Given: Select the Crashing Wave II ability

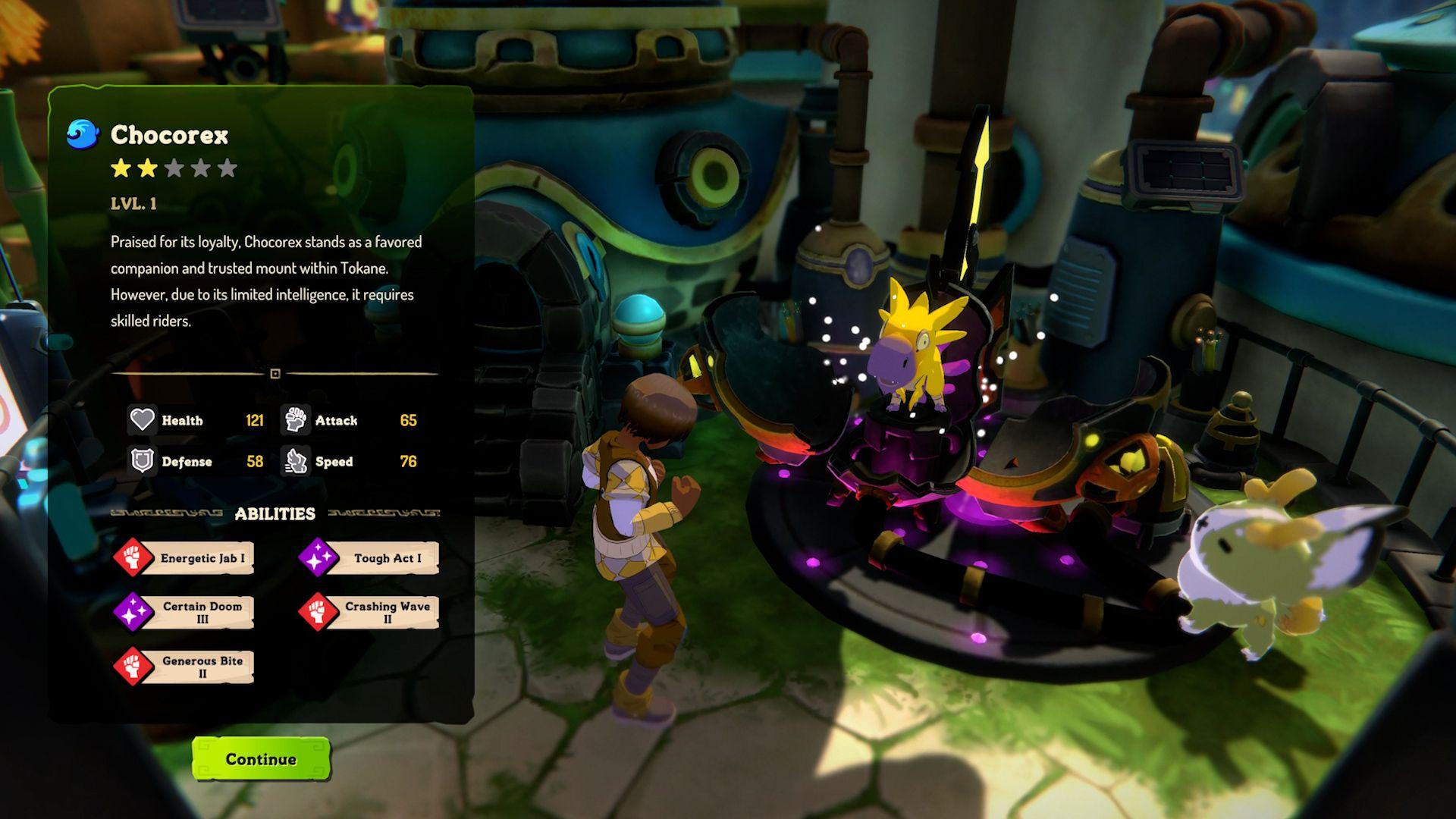Looking at the screenshot, I should pyautogui.click(x=370, y=612).
